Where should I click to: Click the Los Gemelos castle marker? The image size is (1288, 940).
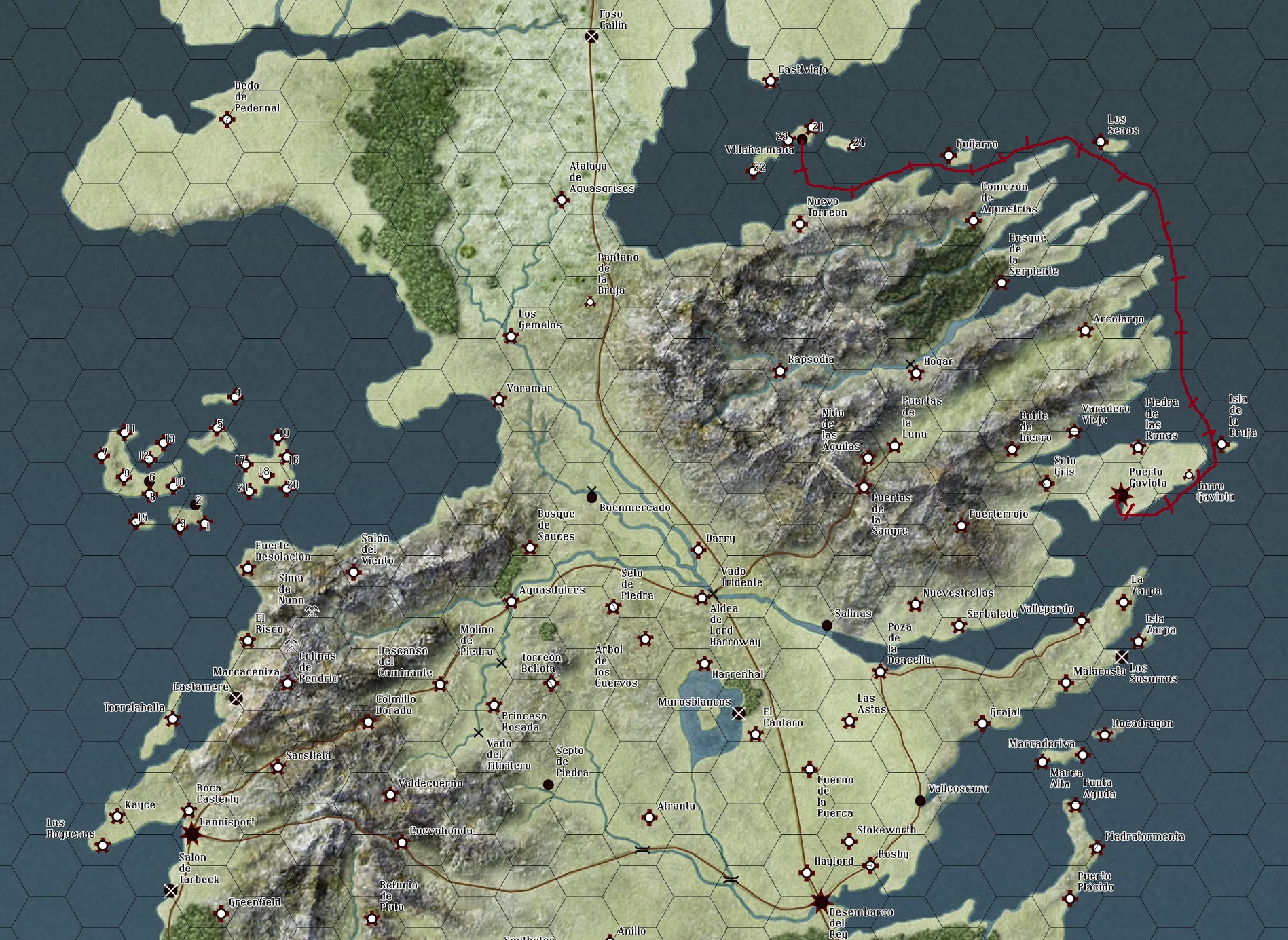511,336
